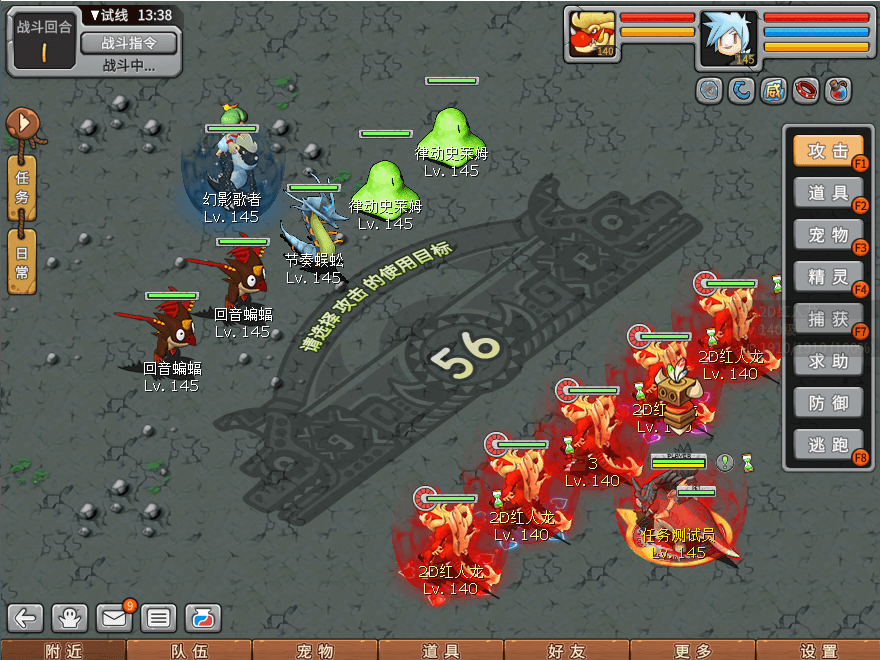This screenshot has width=880, height=660.
Task: Open the 道具 (Item) battle command
Action: click(828, 193)
